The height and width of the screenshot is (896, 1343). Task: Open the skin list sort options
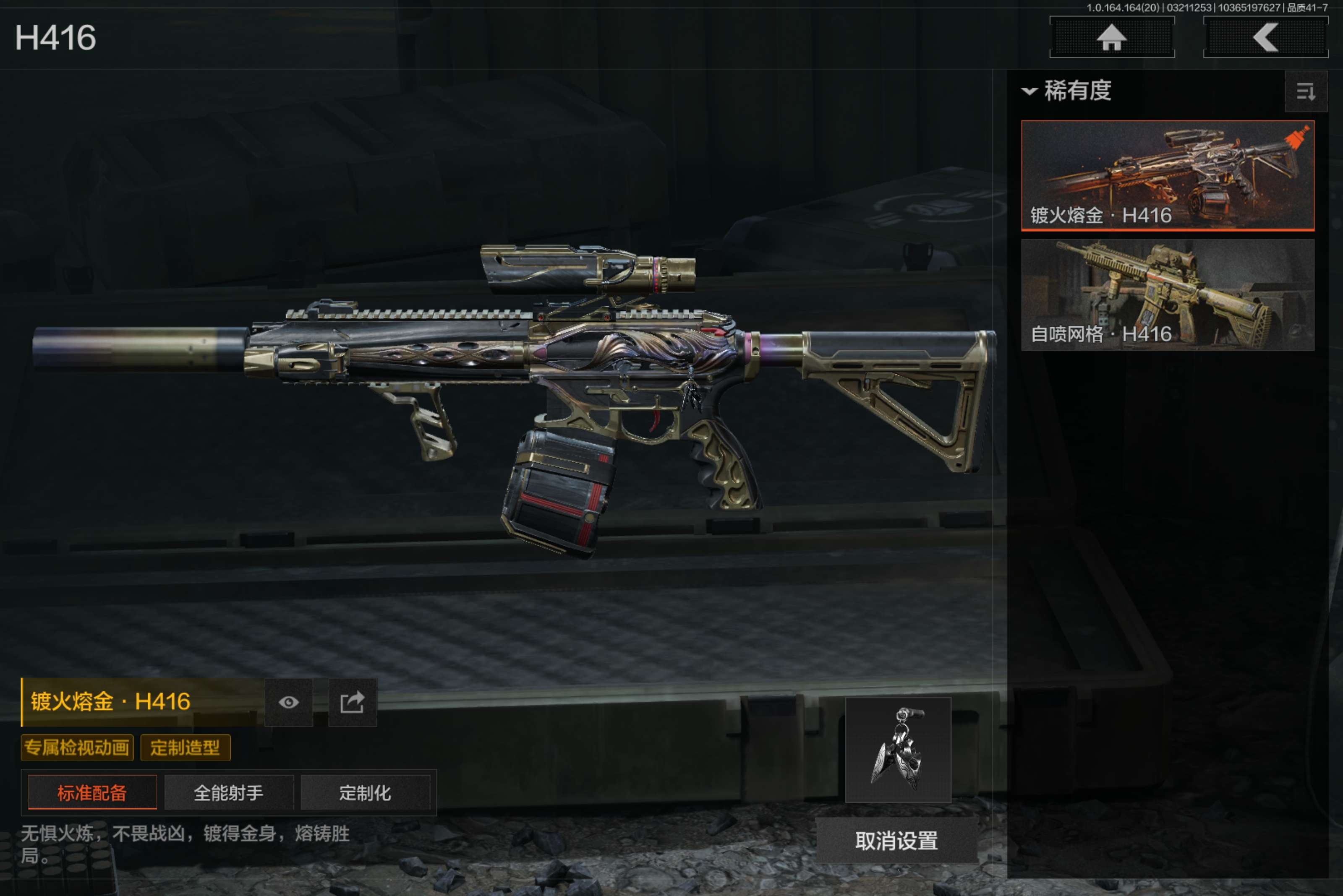1305,91
